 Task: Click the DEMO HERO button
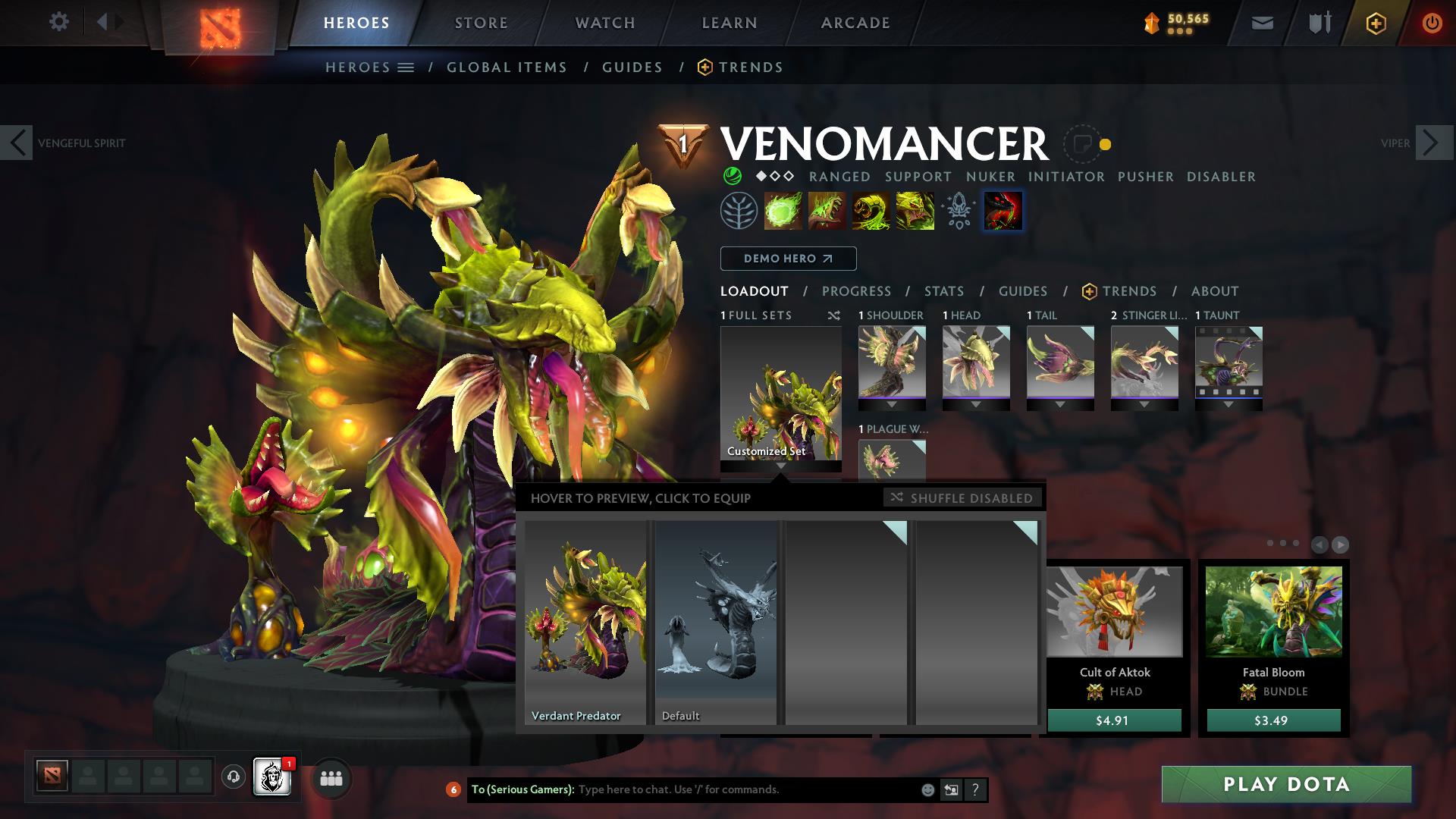(x=787, y=259)
